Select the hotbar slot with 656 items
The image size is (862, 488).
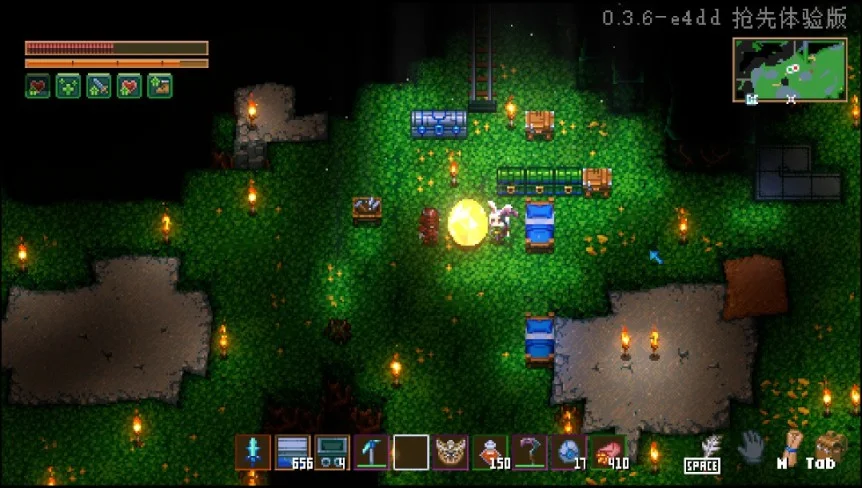tap(293, 452)
